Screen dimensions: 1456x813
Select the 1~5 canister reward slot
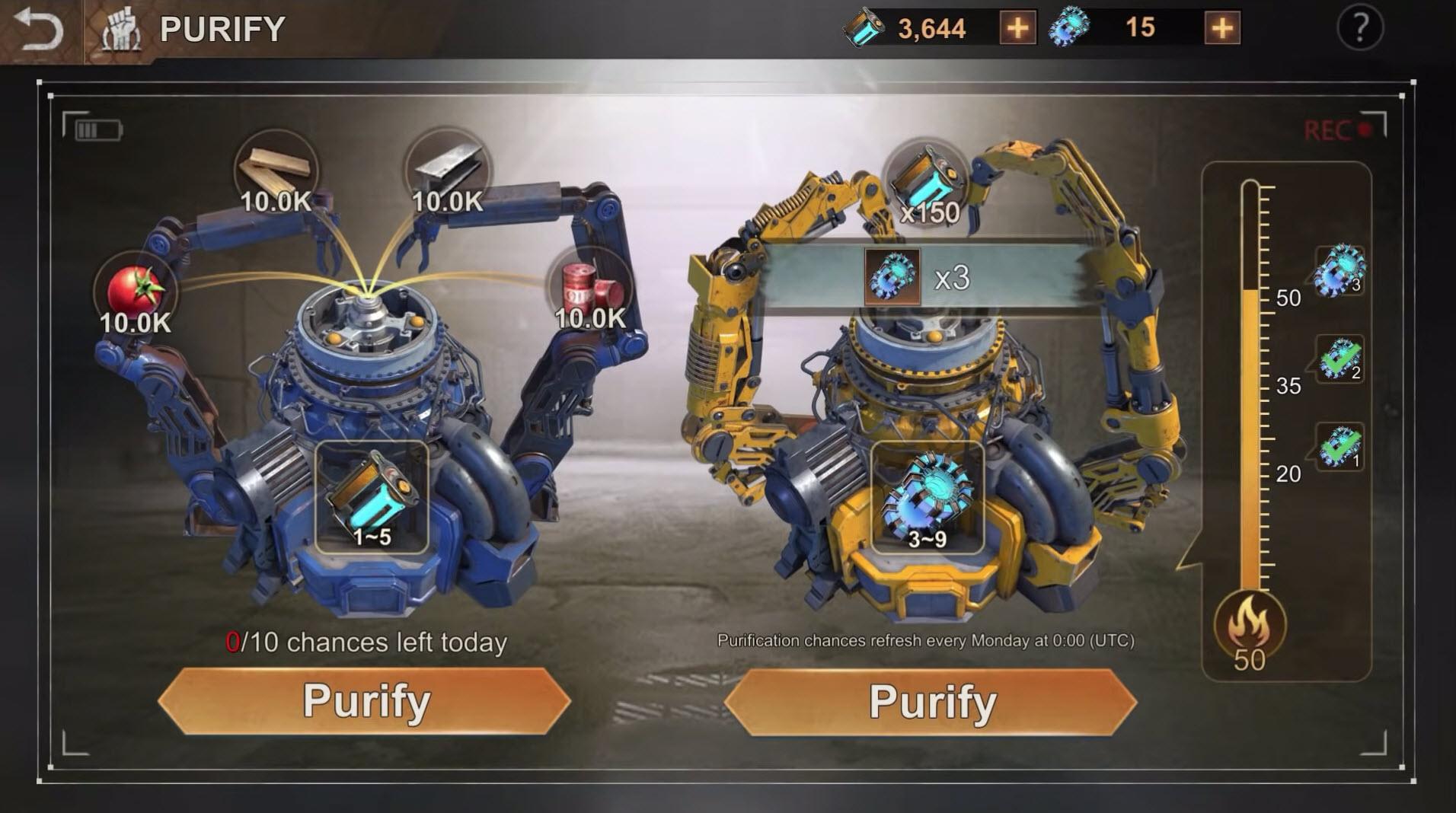[x=372, y=497]
